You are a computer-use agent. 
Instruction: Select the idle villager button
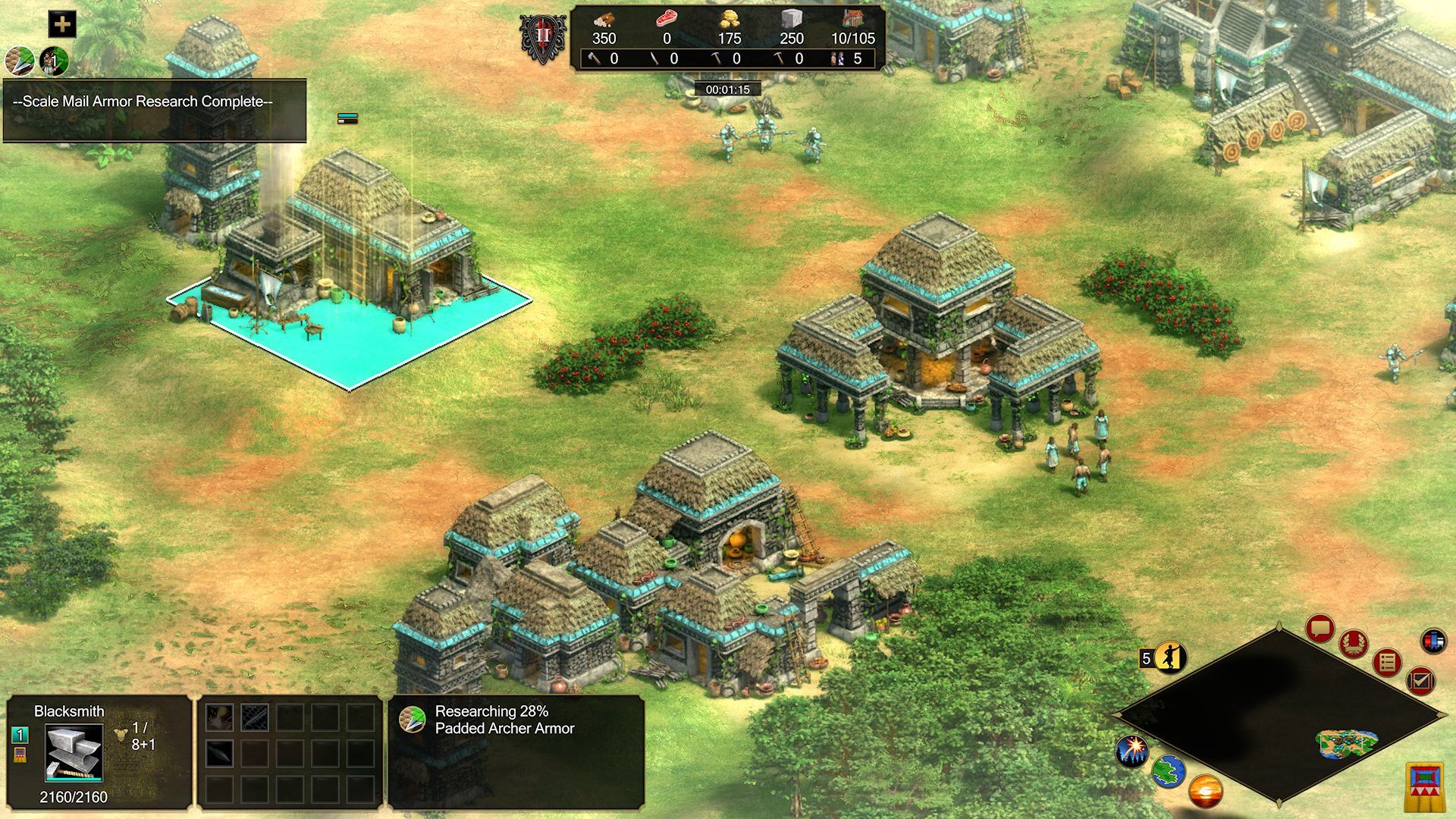point(1169,658)
